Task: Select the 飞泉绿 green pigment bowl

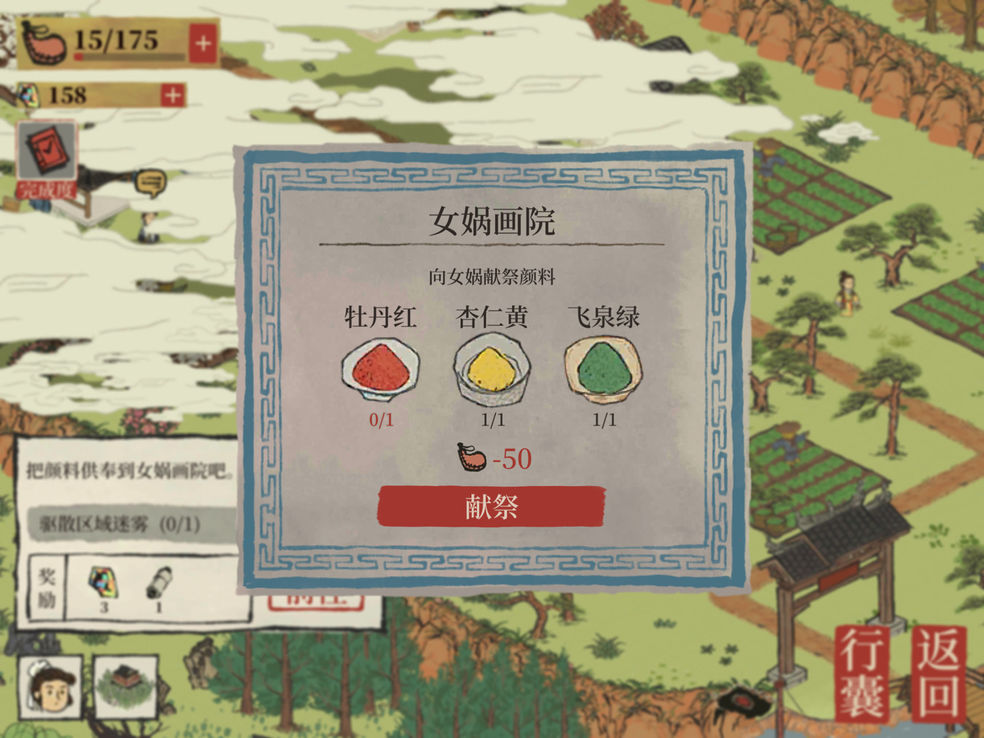Action: pyautogui.click(x=603, y=367)
